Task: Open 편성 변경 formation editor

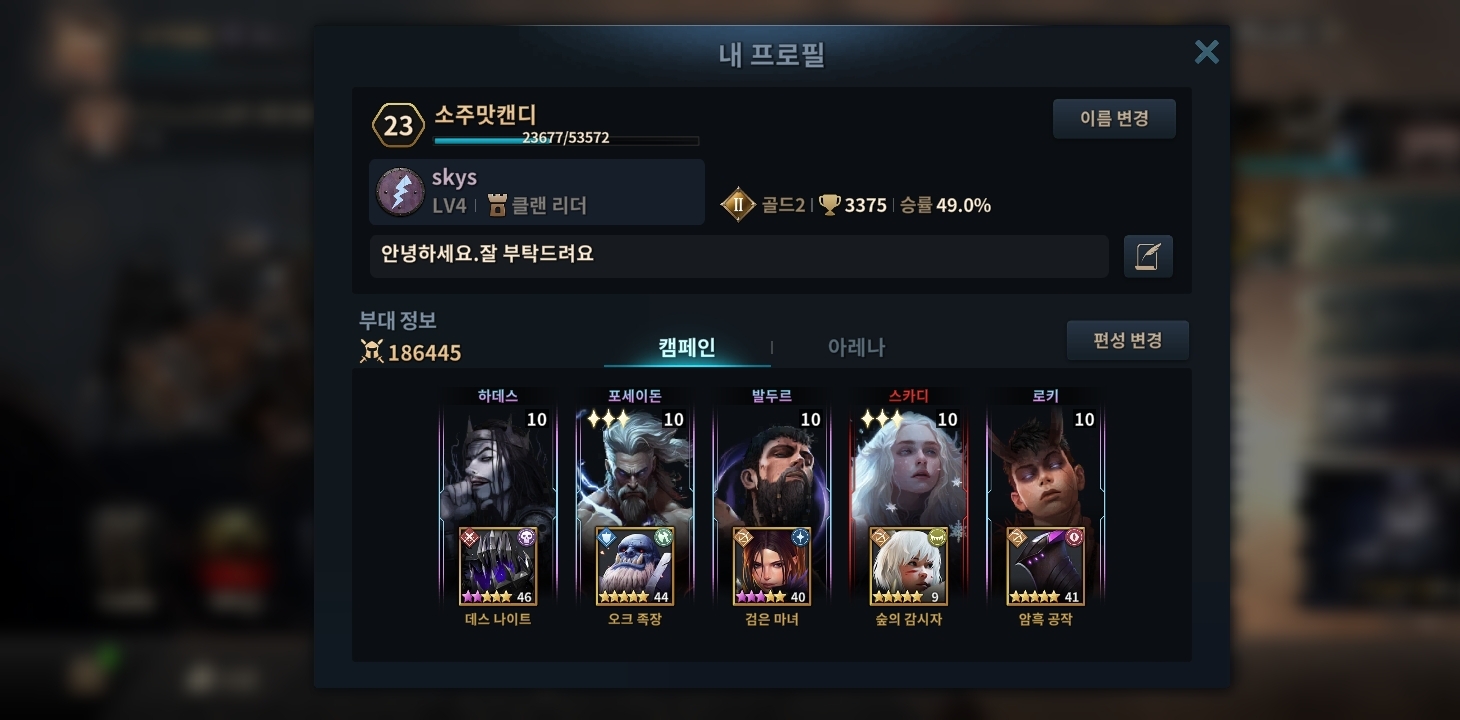Action: [1127, 341]
